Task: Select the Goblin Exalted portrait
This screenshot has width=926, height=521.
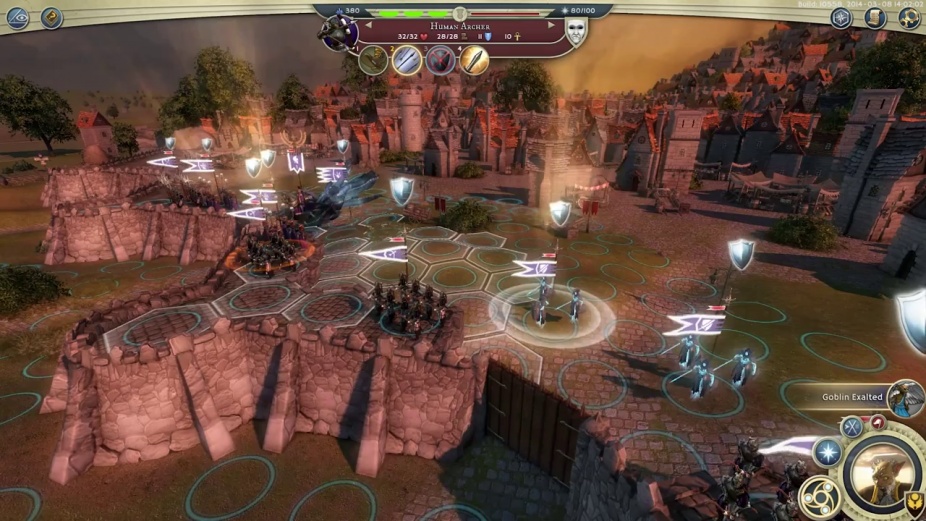Action: tap(904, 397)
